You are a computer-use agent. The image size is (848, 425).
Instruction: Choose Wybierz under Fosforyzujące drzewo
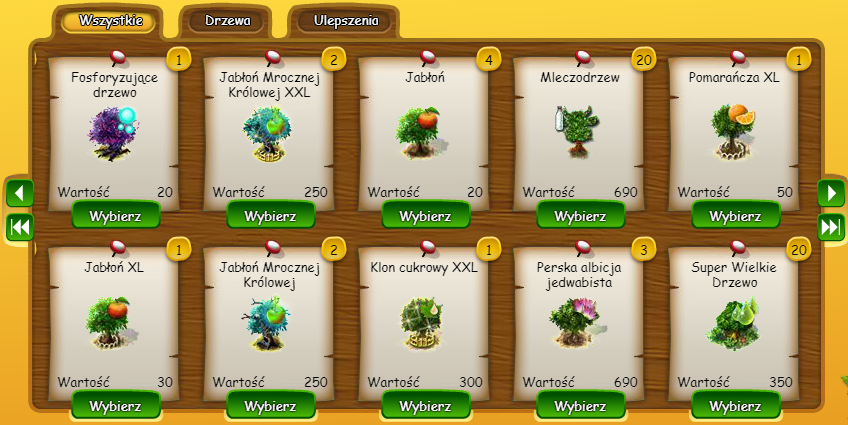tap(116, 215)
